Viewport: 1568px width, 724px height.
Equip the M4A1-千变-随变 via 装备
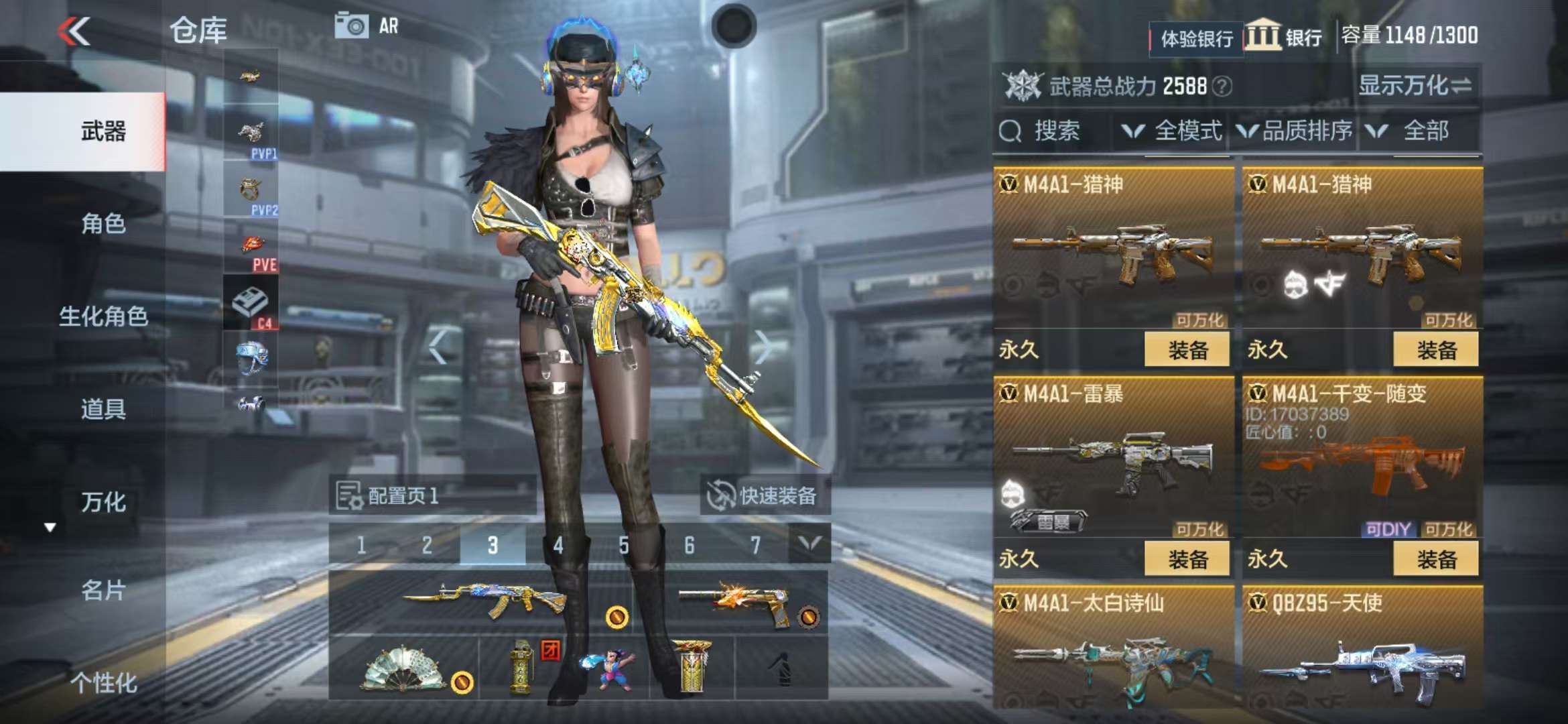pos(1436,559)
